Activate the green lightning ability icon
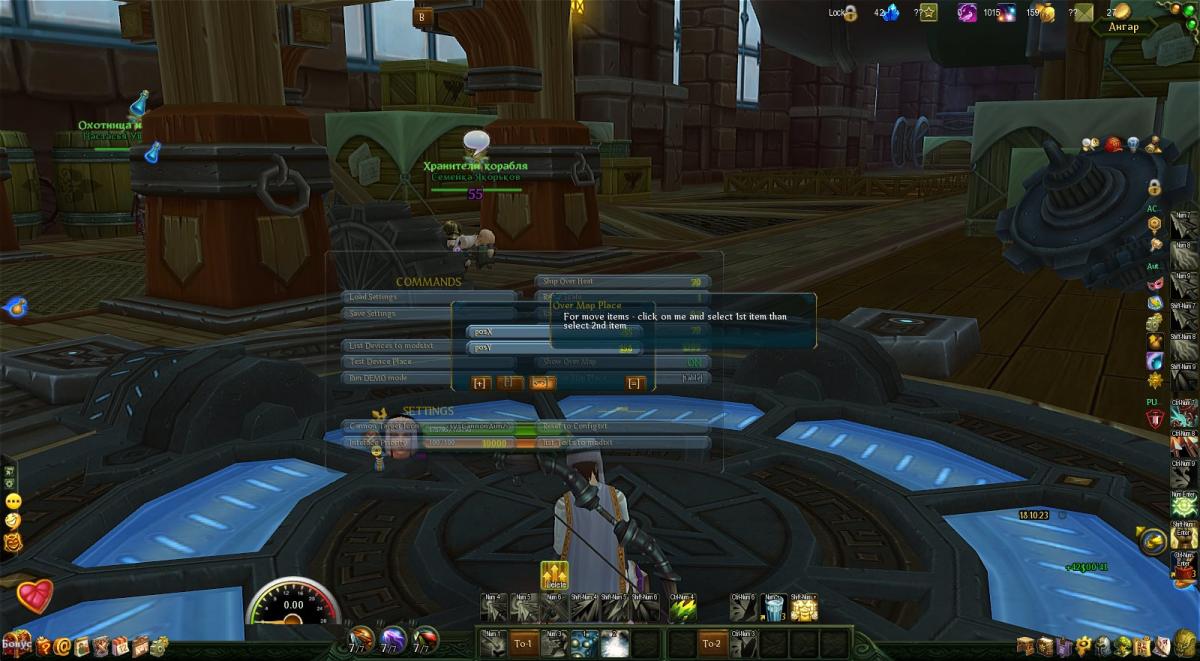This screenshot has width=1200, height=661. (683, 607)
